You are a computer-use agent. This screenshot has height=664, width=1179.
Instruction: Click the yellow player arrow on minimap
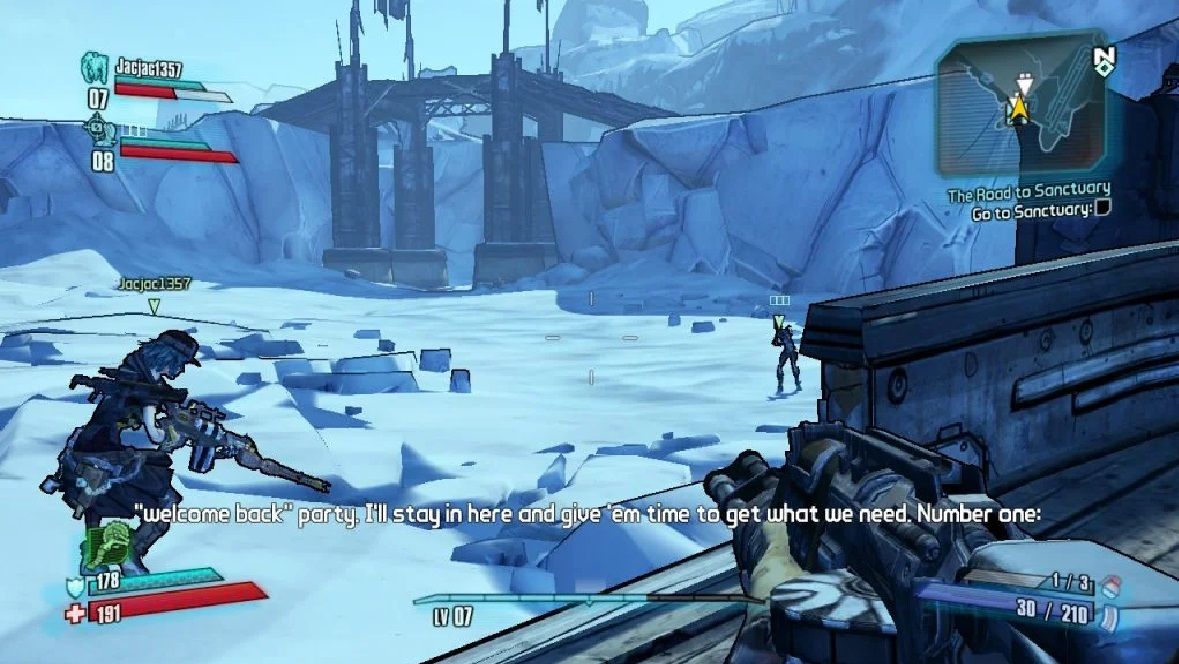(1019, 106)
